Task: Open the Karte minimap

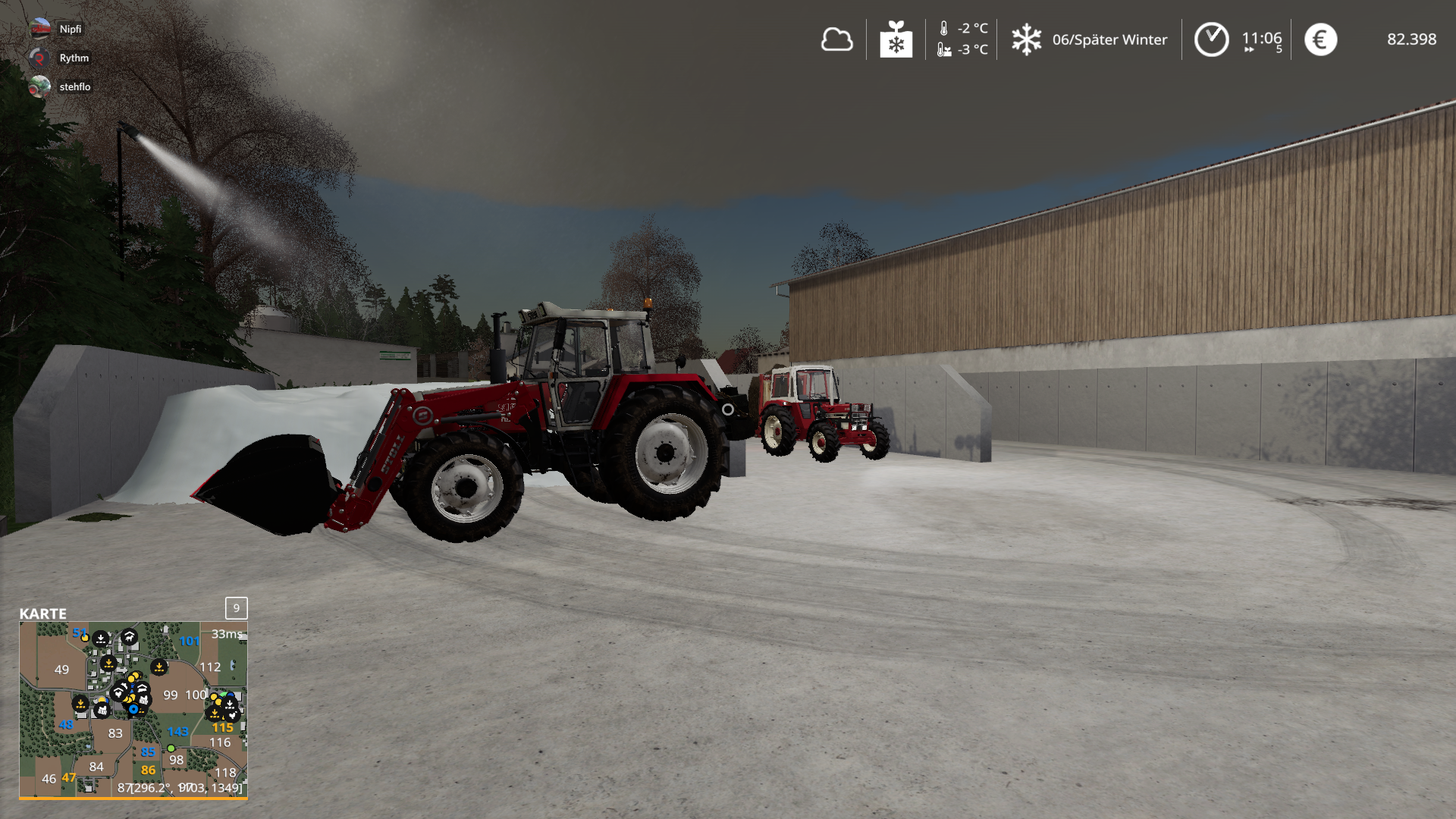Action: (x=133, y=710)
